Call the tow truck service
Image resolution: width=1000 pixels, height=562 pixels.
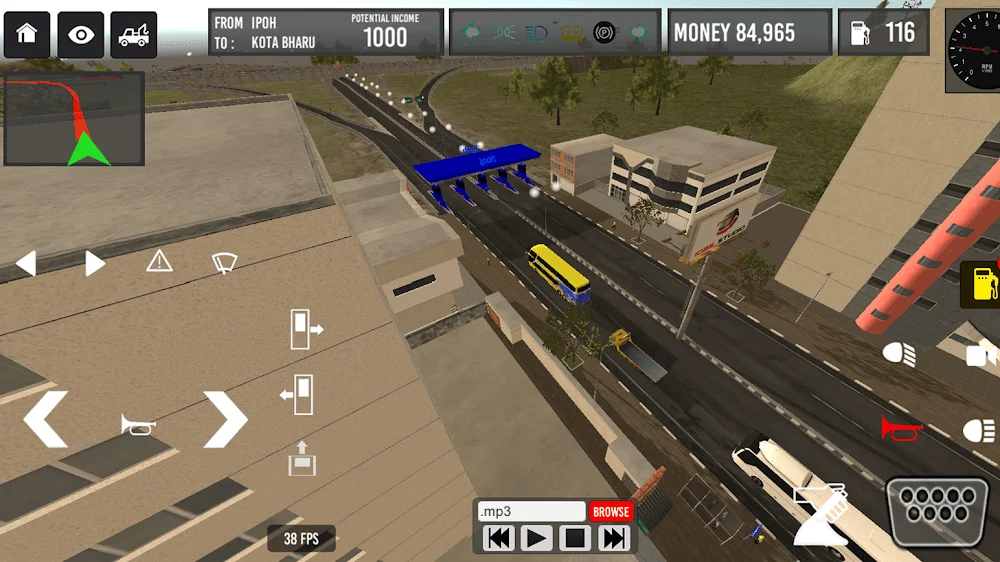pos(133,35)
